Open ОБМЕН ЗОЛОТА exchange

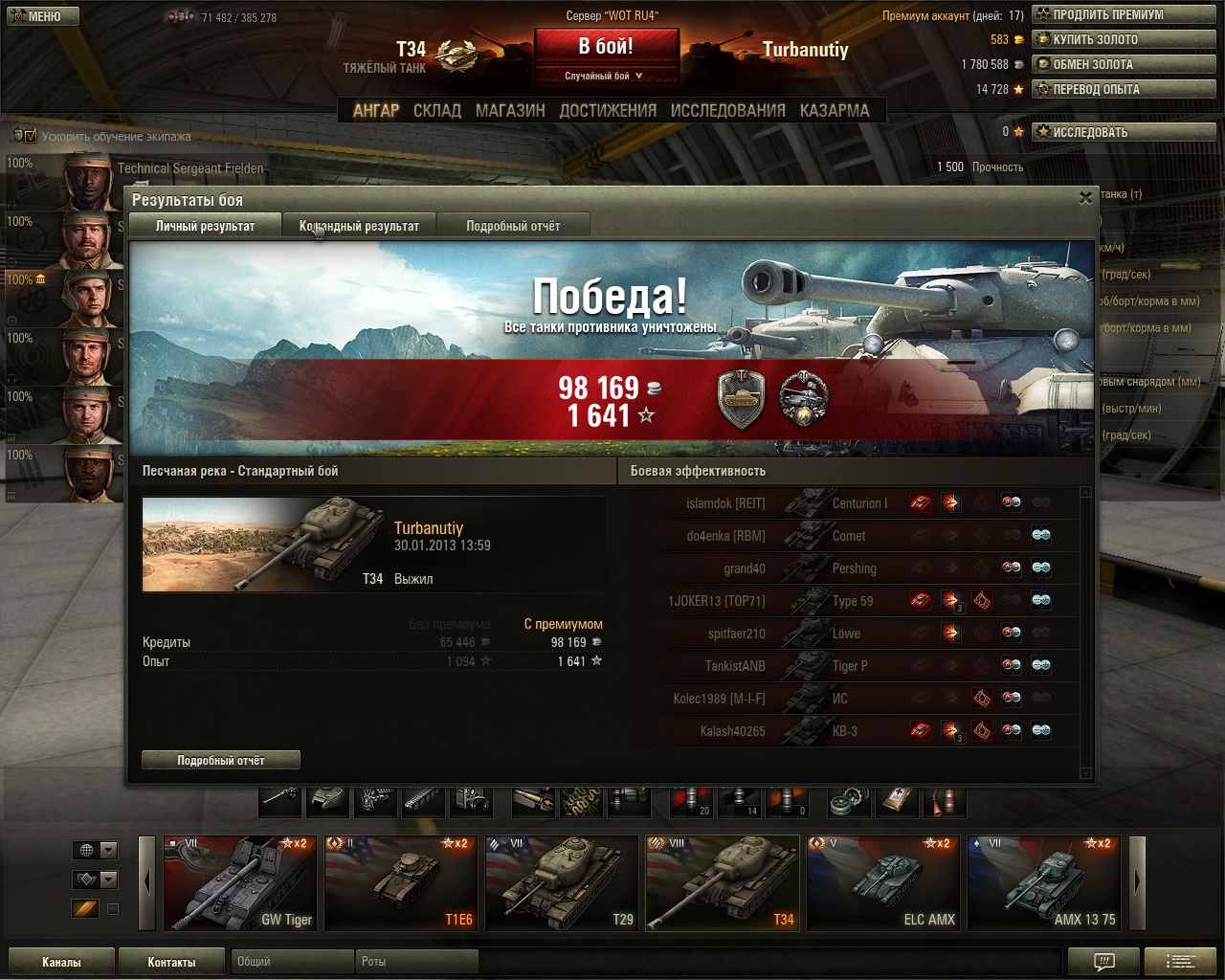[1124, 64]
